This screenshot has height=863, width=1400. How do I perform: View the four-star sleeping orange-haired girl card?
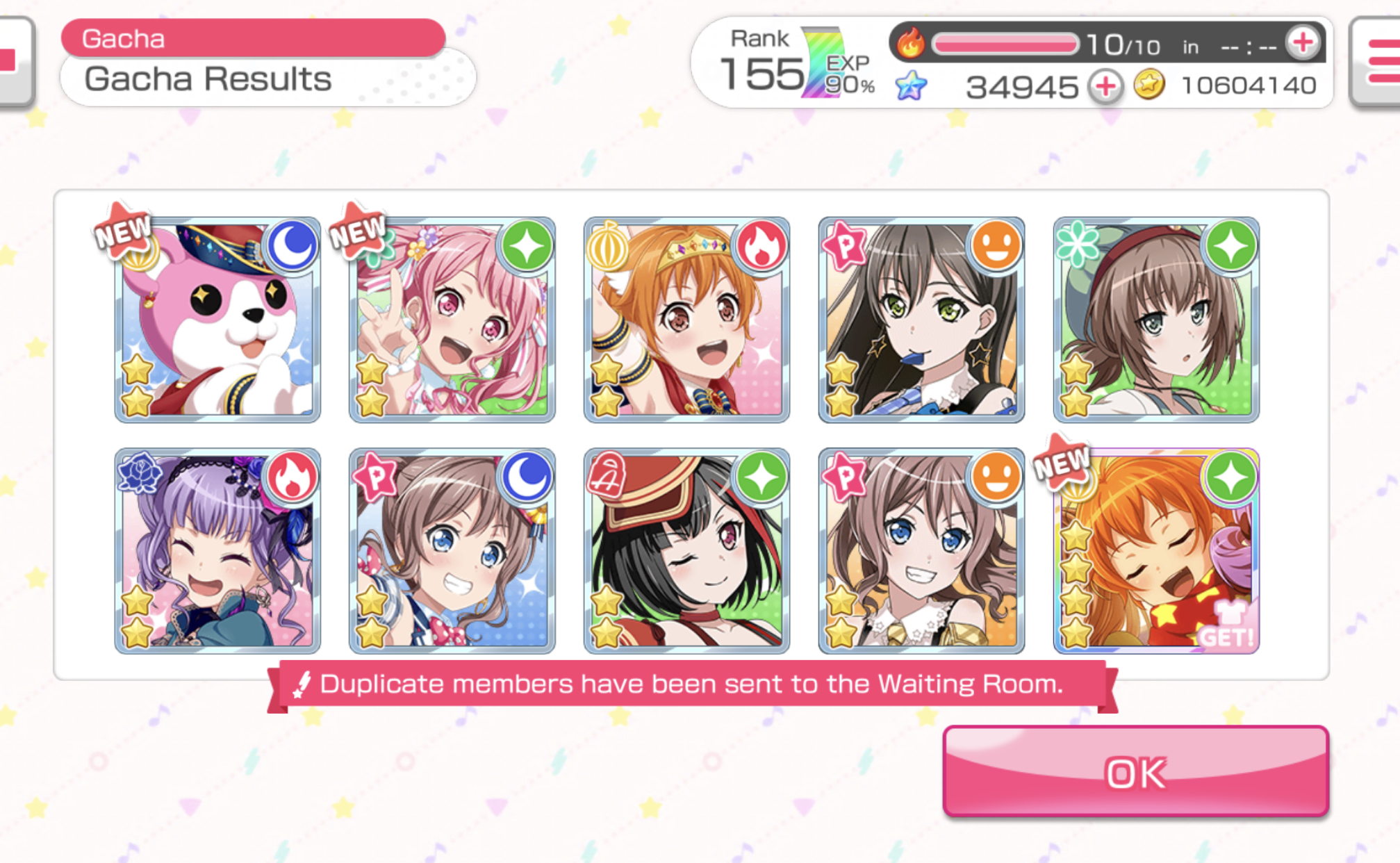point(1156,551)
